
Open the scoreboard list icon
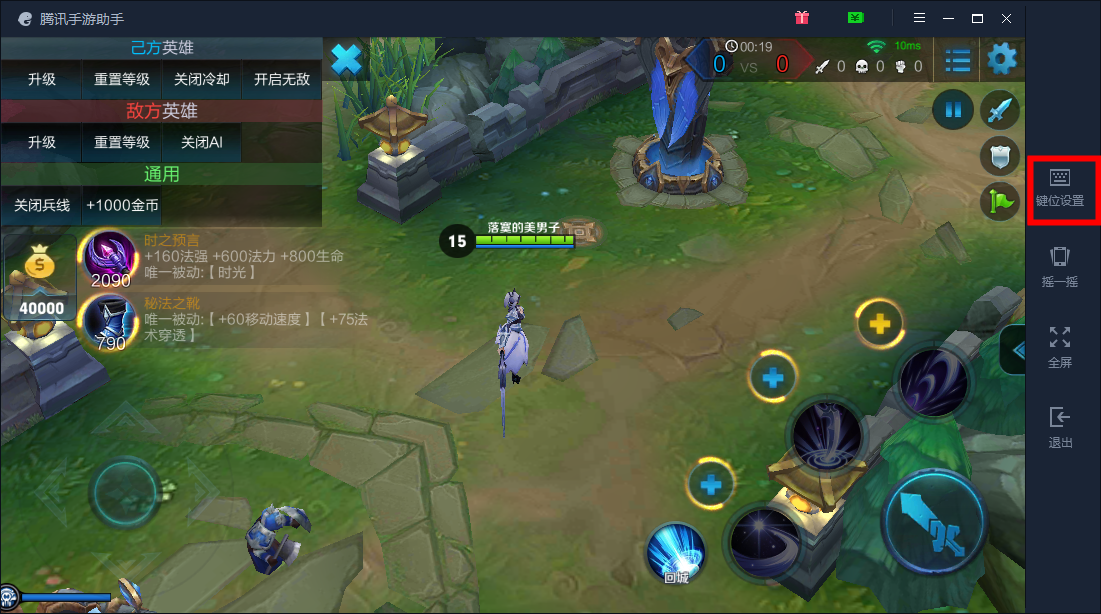tap(958, 60)
